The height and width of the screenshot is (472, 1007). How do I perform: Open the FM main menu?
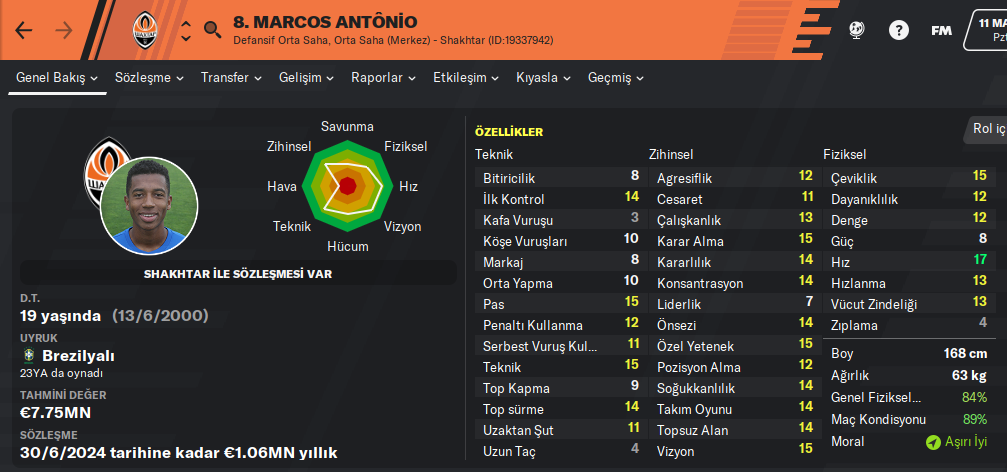pos(941,30)
